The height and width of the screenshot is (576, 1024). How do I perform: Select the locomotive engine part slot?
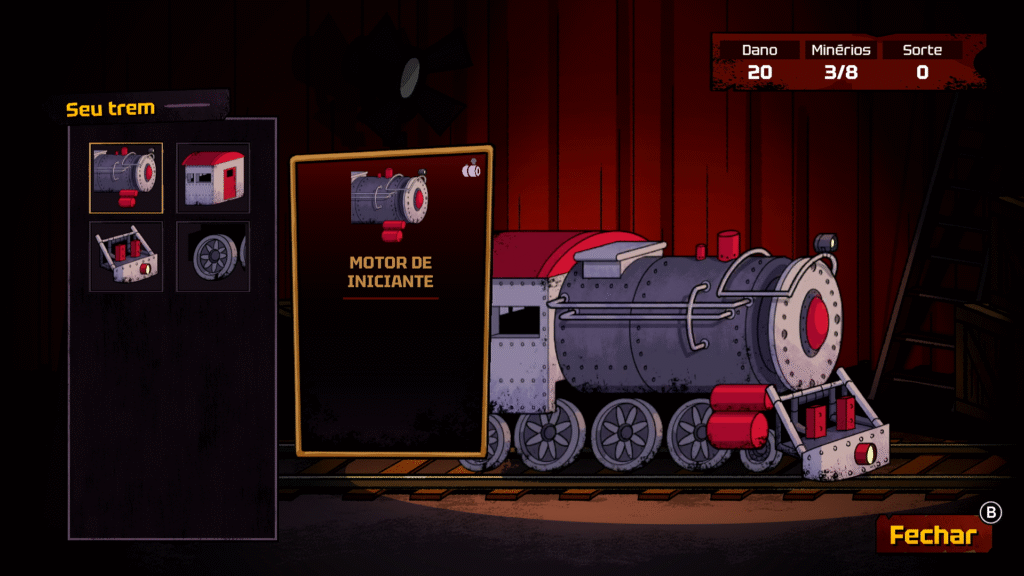[126, 178]
